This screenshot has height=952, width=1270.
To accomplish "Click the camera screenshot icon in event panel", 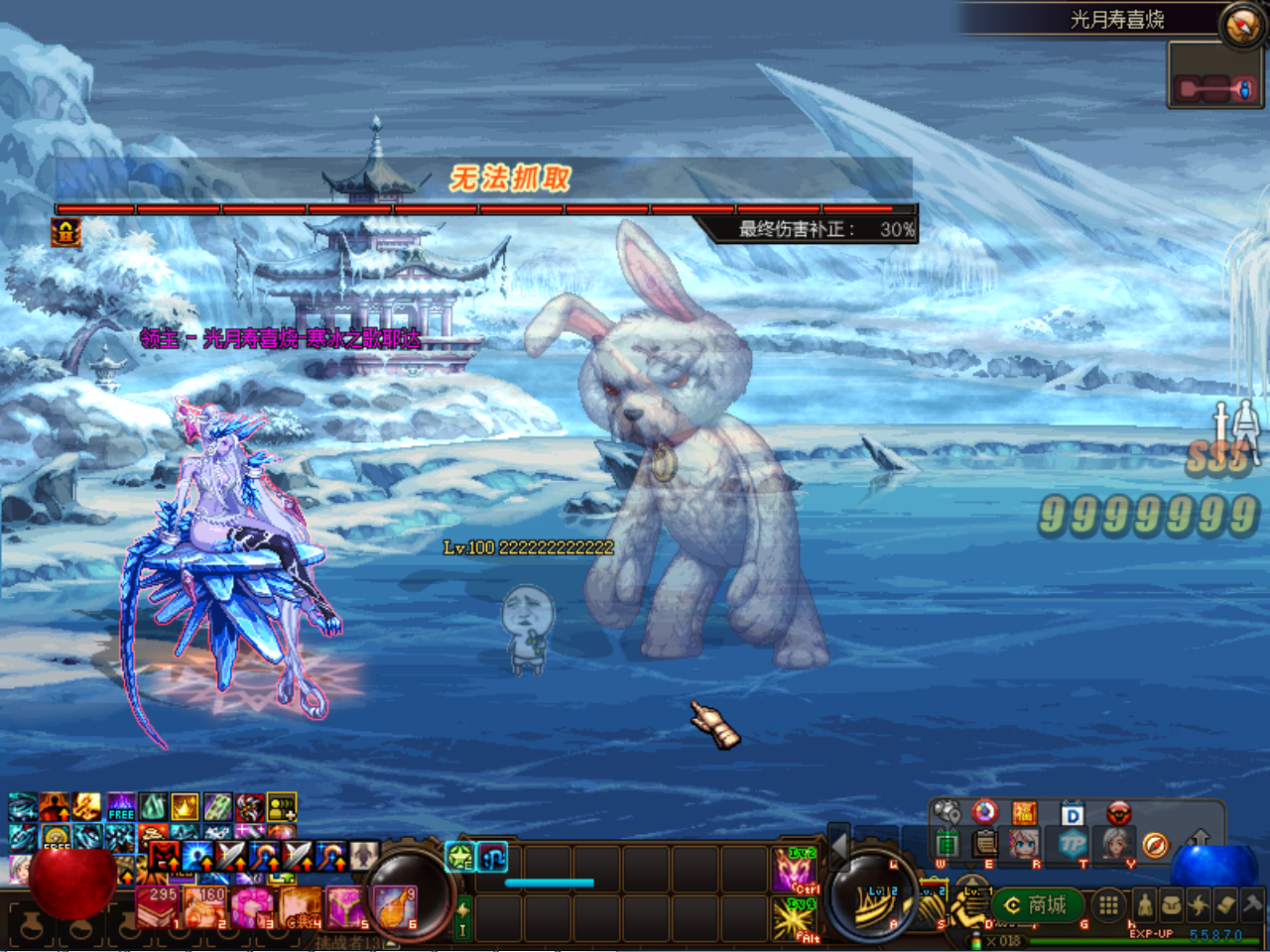I will [945, 810].
